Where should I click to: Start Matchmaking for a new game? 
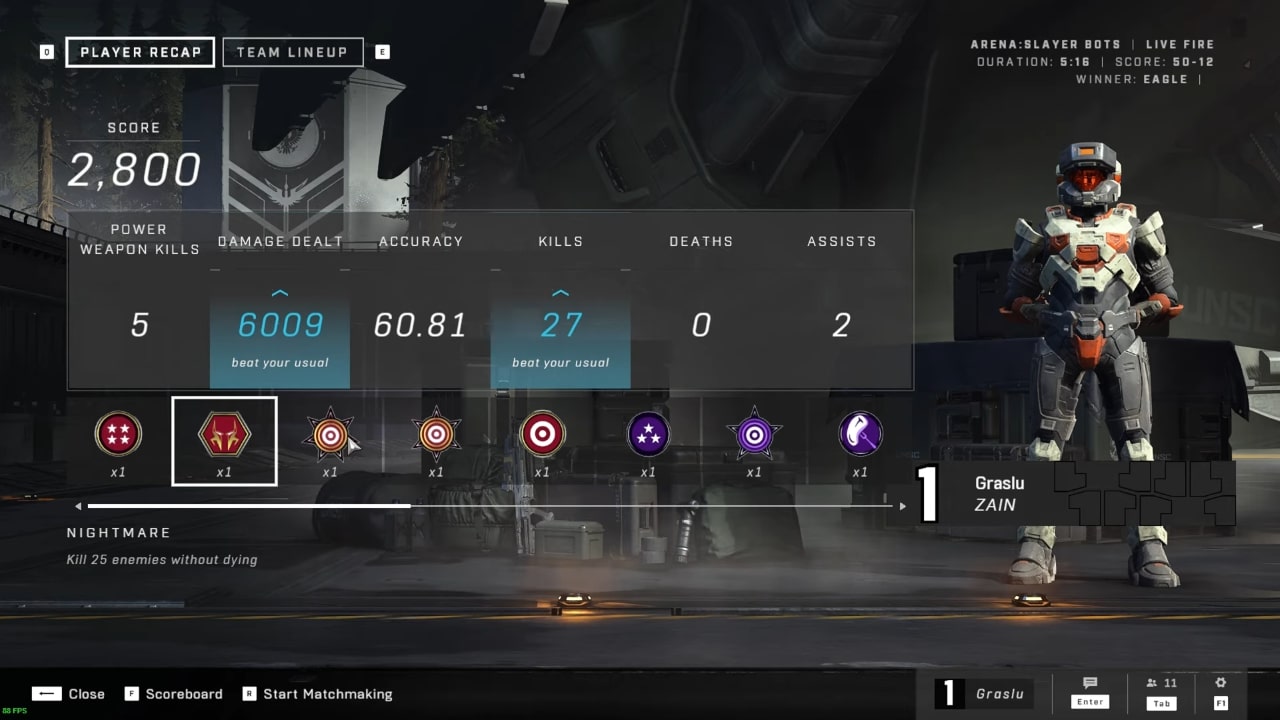coord(317,694)
